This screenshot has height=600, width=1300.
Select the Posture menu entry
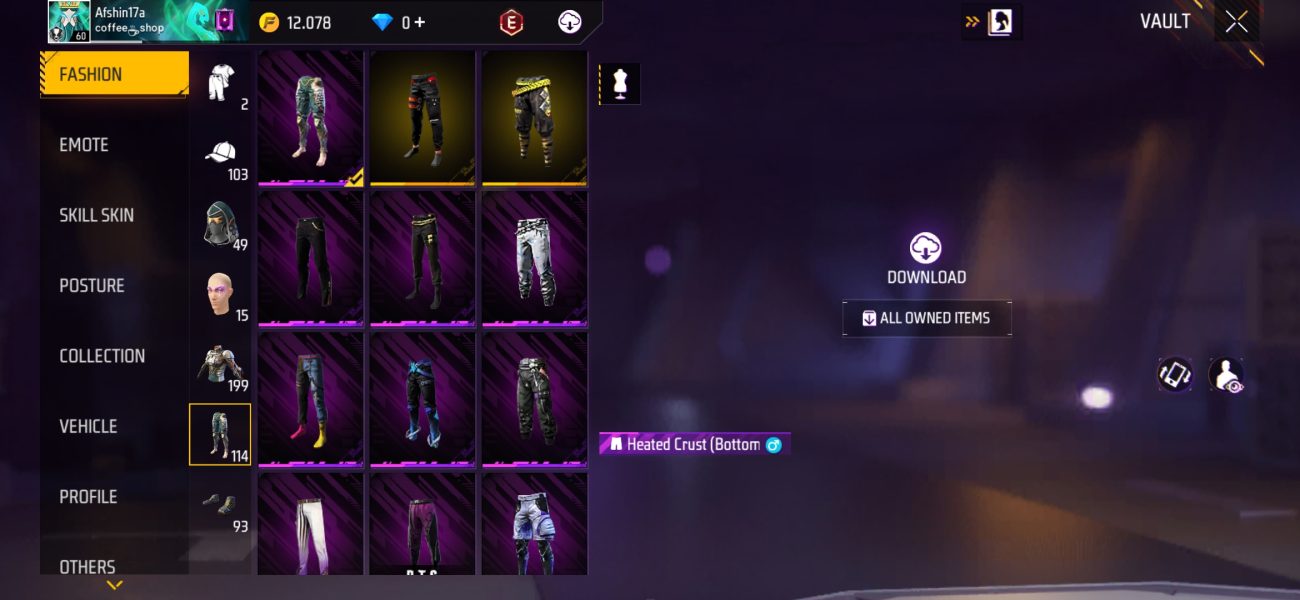92,286
